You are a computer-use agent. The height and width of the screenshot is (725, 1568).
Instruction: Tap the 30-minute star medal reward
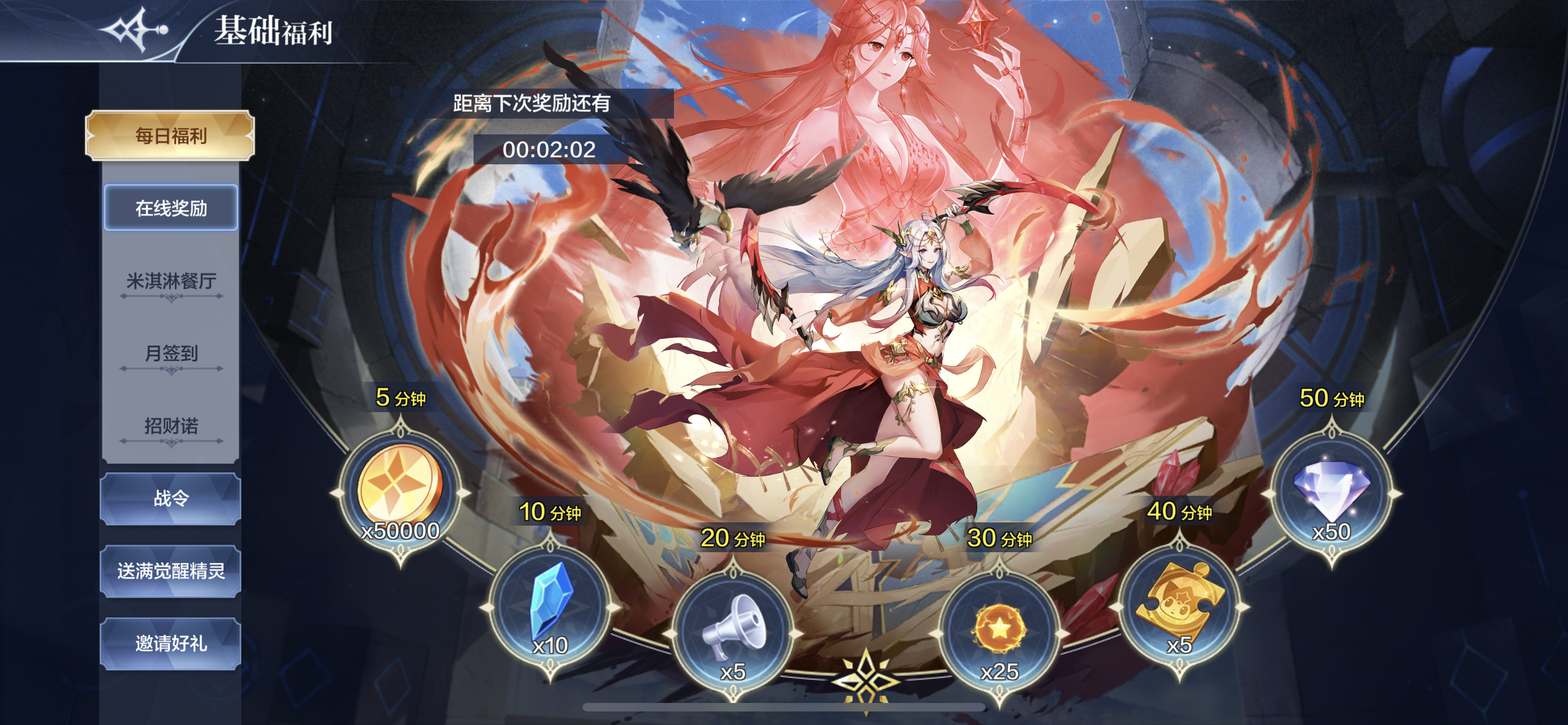[x=1000, y=633]
